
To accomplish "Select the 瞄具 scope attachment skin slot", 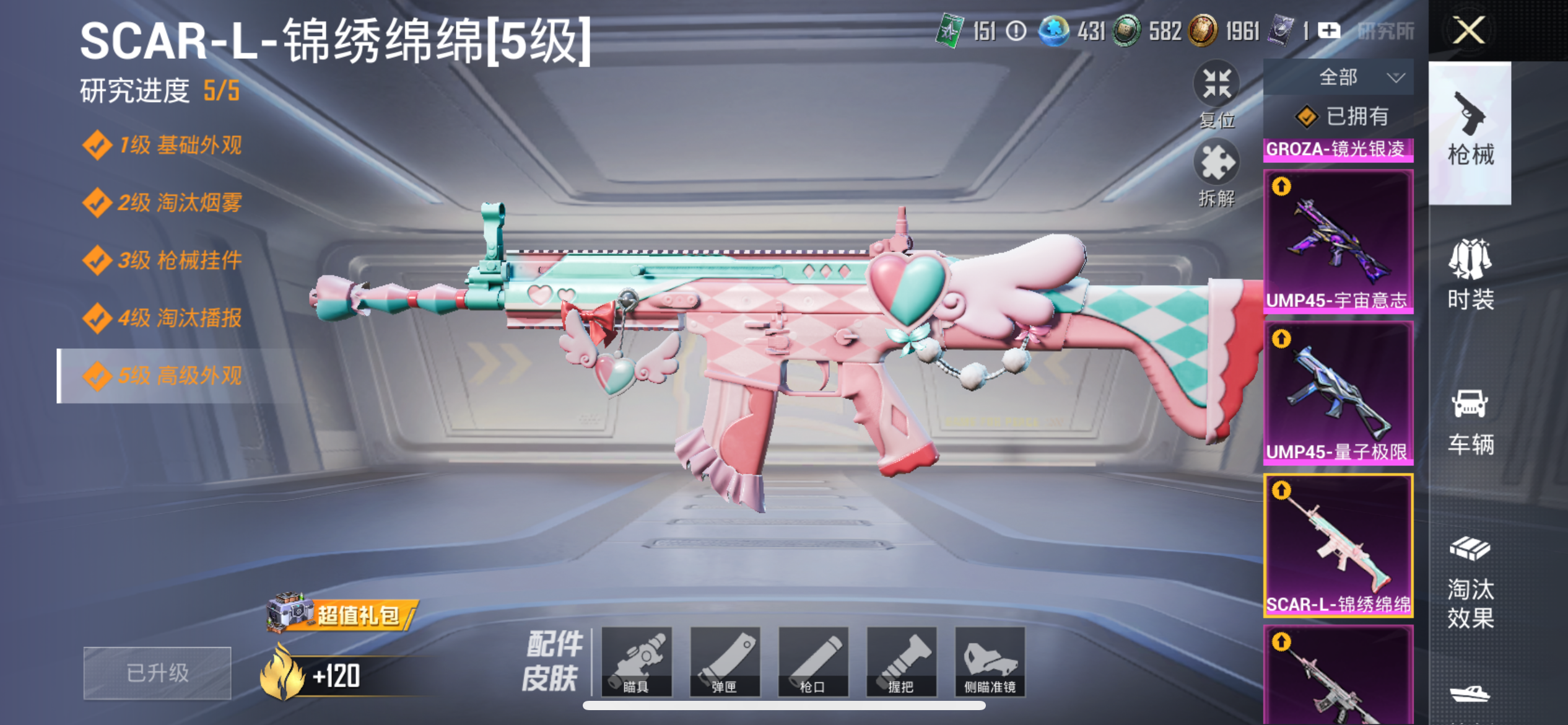I will tap(636, 662).
